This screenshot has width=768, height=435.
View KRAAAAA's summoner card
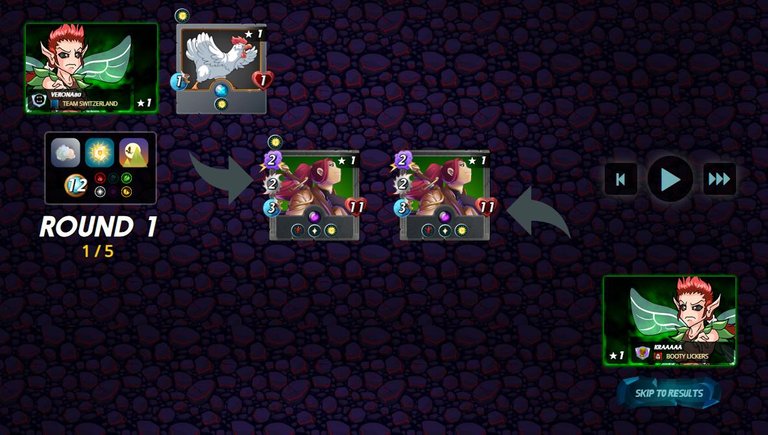pos(669,320)
